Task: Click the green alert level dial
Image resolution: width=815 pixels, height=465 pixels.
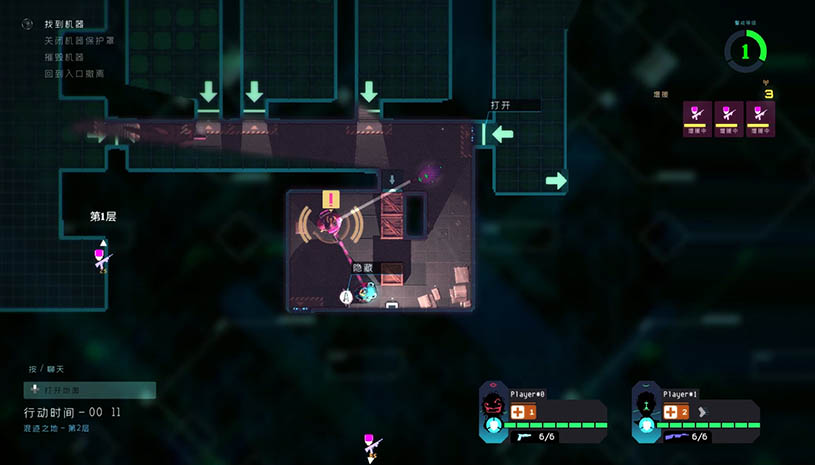Action: point(745,50)
